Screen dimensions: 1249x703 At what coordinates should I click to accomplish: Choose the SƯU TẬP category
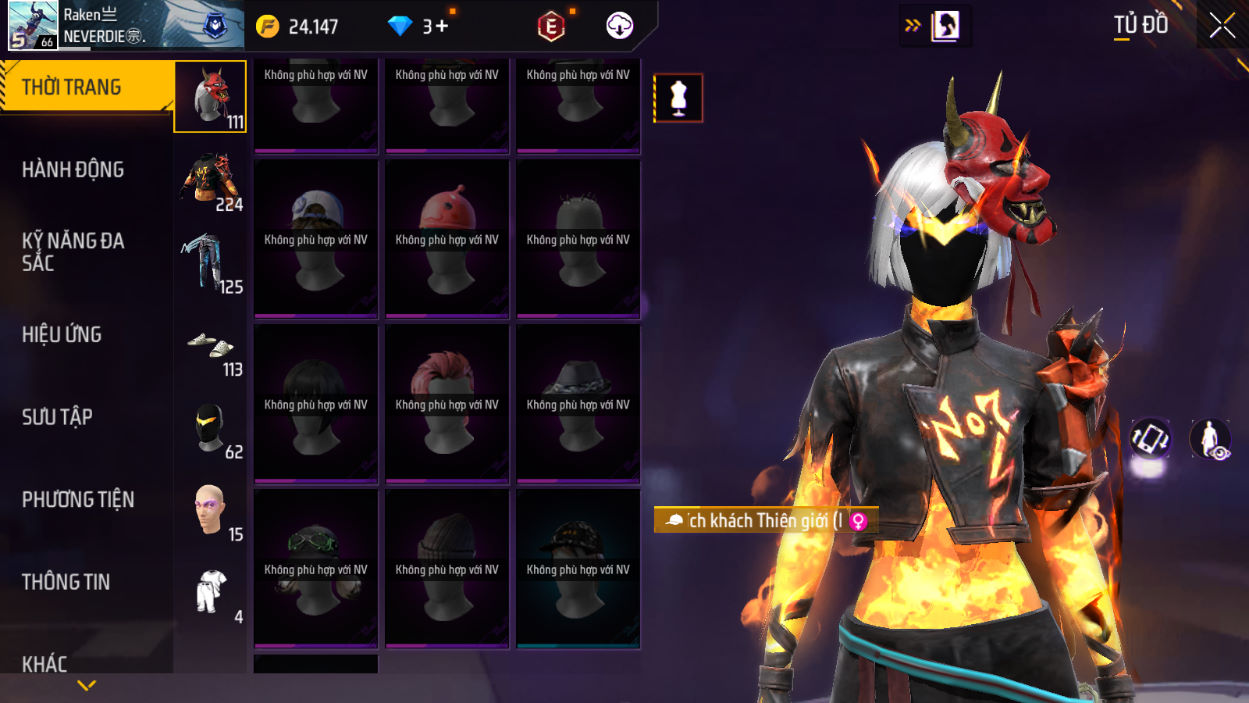click(x=57, y=417)
